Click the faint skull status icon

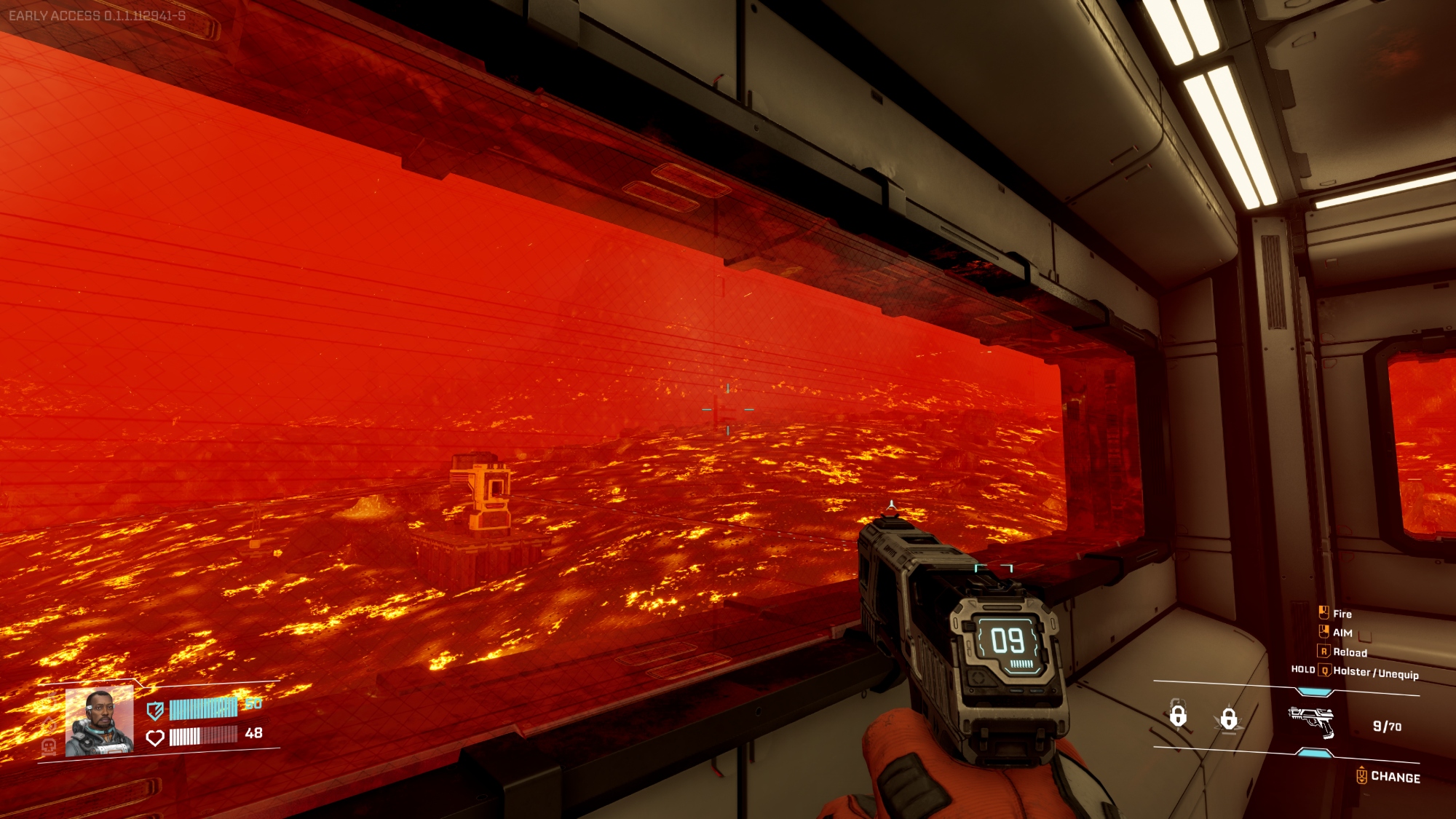point(49,746)
